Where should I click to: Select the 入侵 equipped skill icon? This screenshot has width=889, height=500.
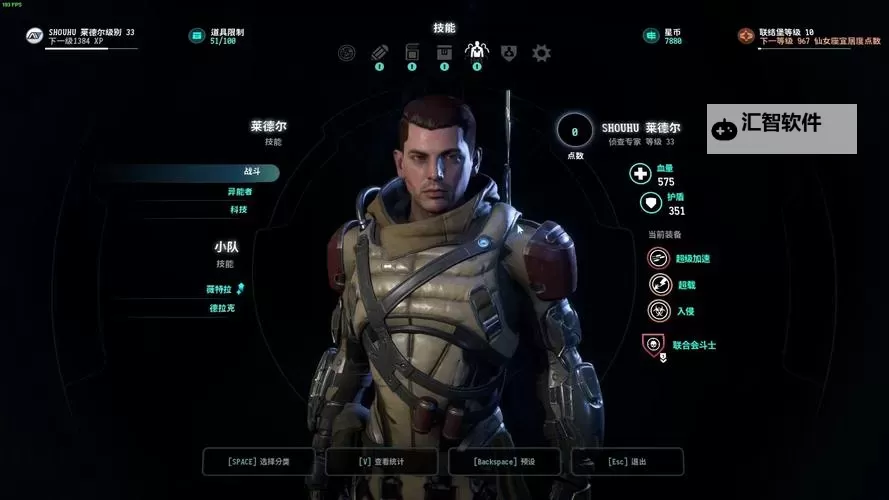point(659,311)
